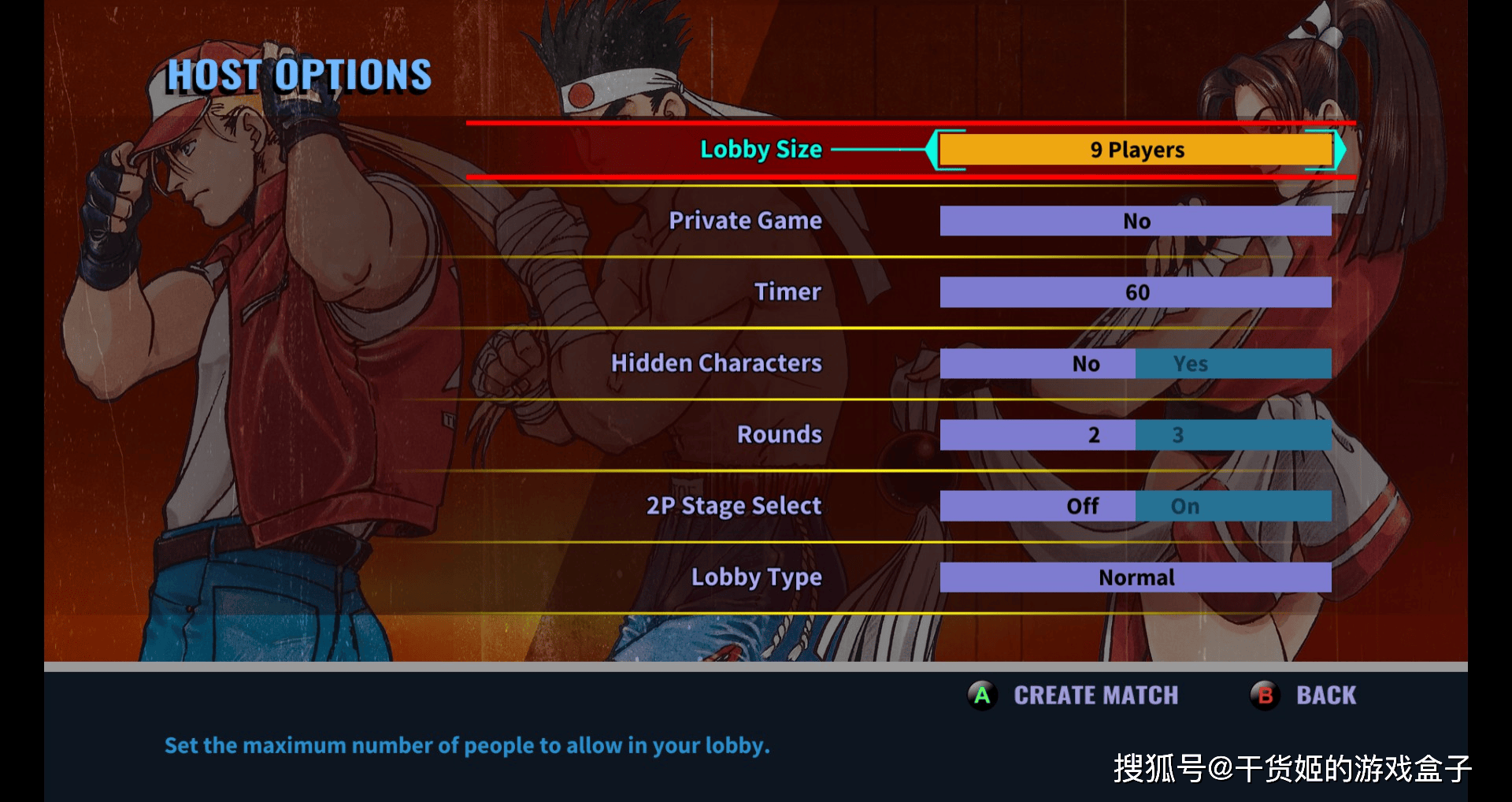Image resolution: width=1512 pixels, height=802 pixels.
Task: Turn 2P Stage Select On
Action: (x=1232, y=507)
